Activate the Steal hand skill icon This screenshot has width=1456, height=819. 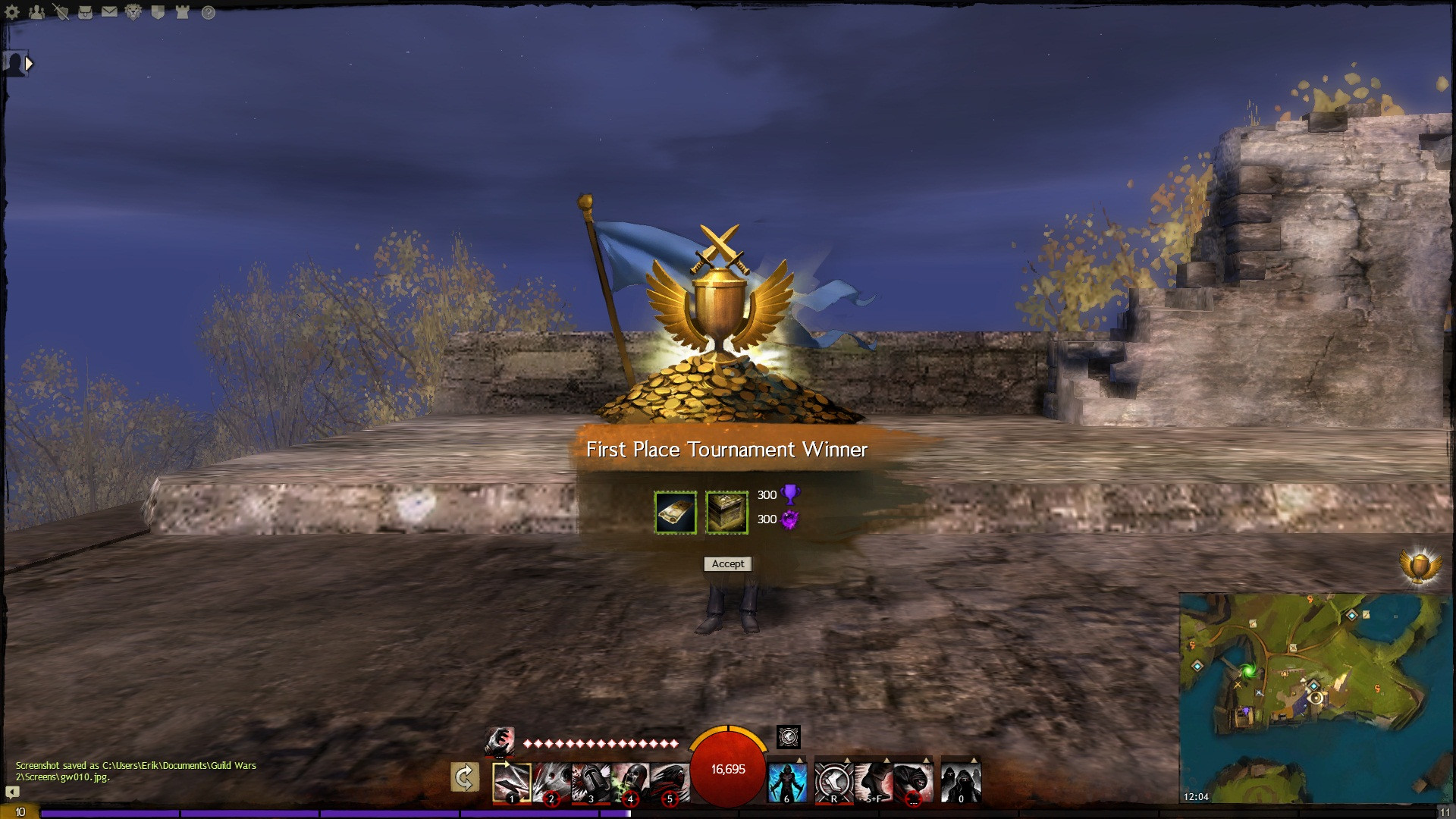click(x=499, y=739)
